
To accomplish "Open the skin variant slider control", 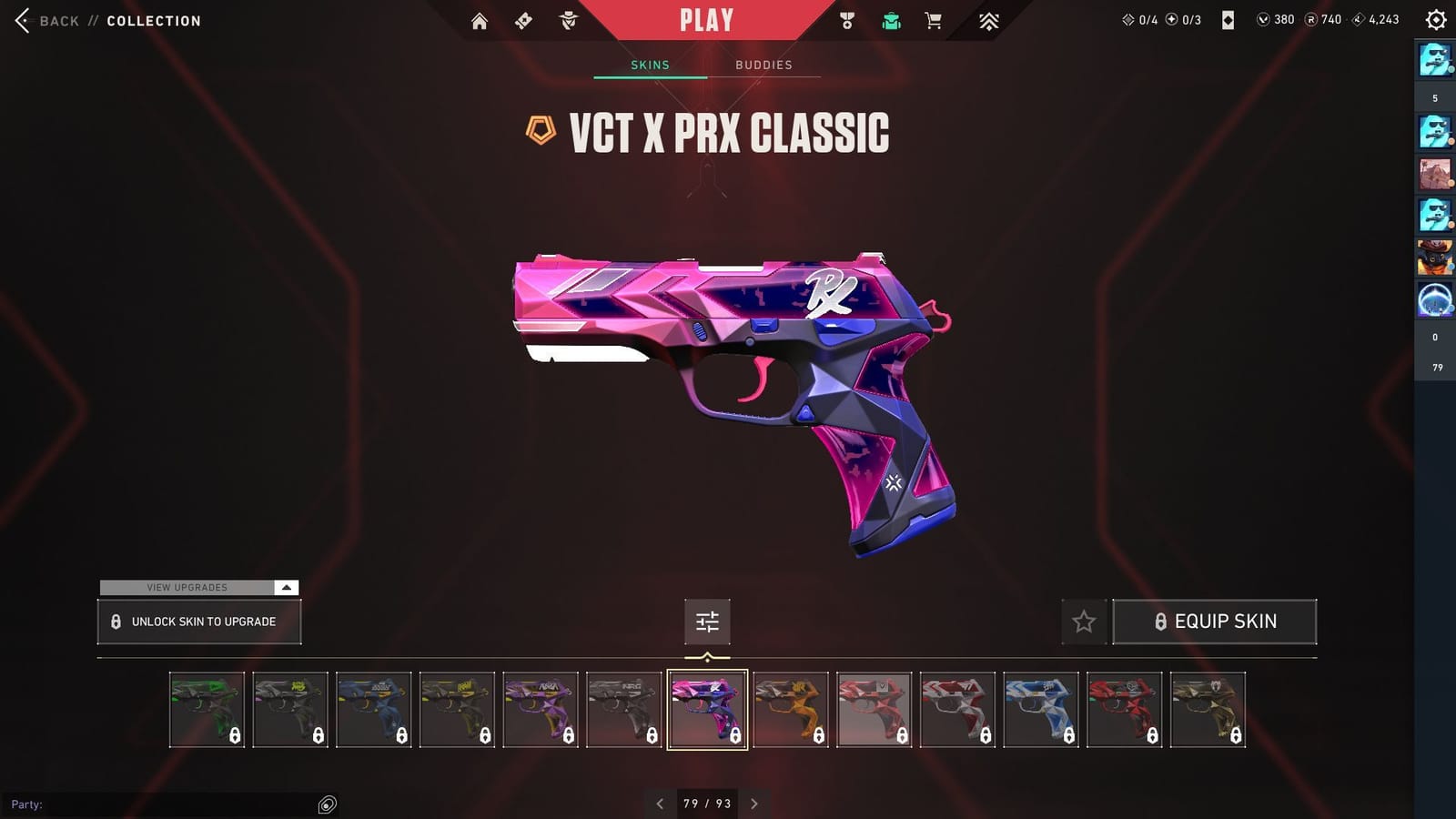I will (x=707, y=622).
